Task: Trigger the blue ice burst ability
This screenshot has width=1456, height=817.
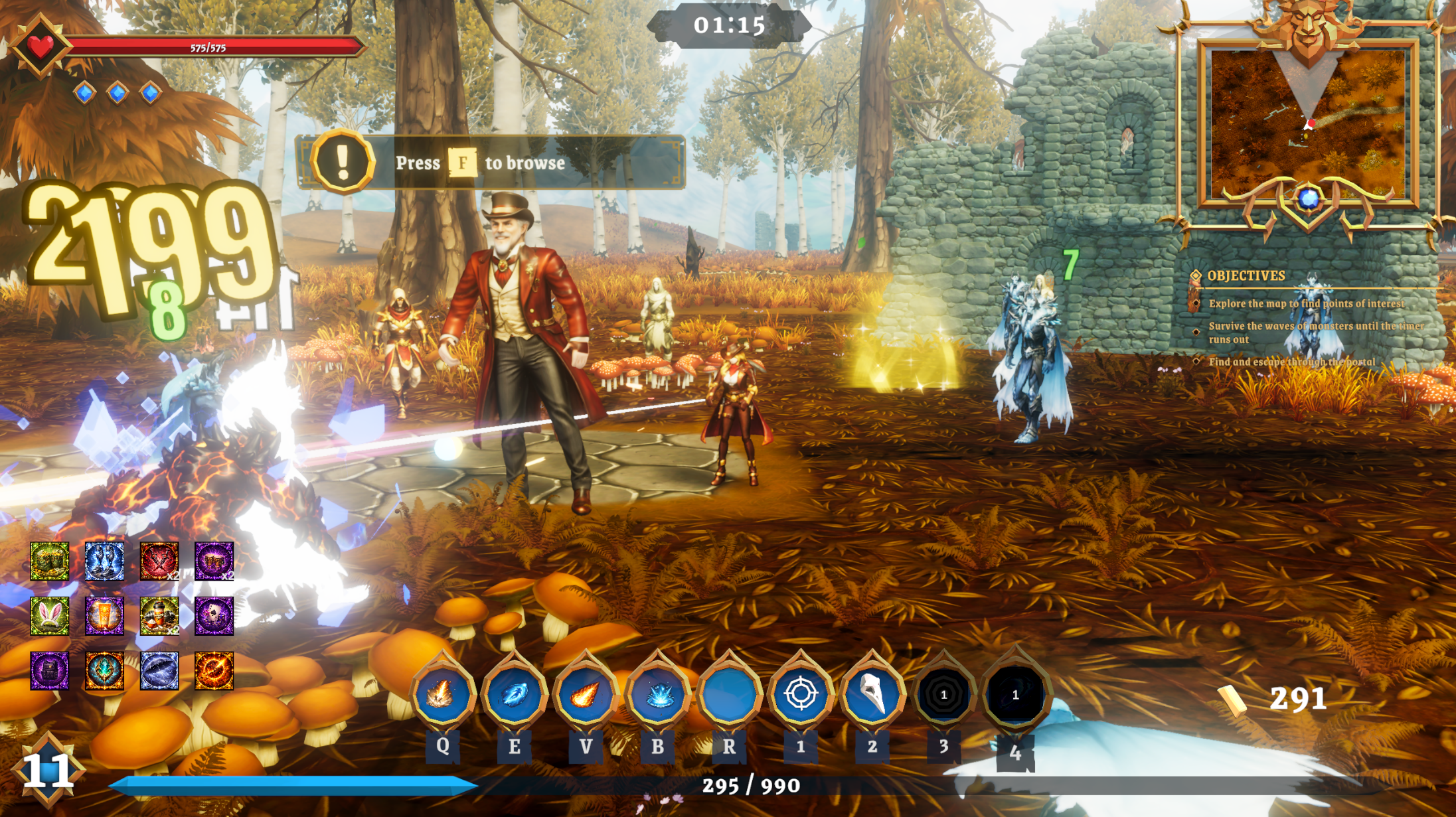Action: [x=657, y=694]
